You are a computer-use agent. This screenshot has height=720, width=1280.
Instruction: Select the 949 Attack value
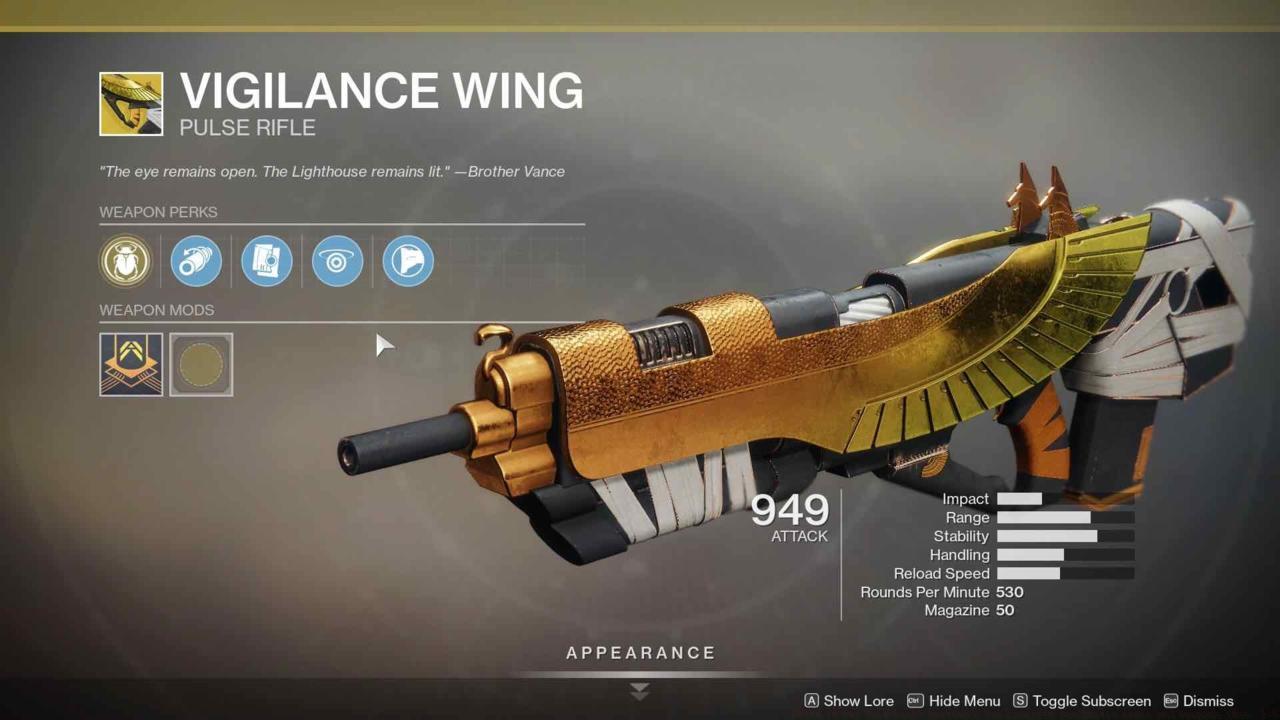click(789, 511)
